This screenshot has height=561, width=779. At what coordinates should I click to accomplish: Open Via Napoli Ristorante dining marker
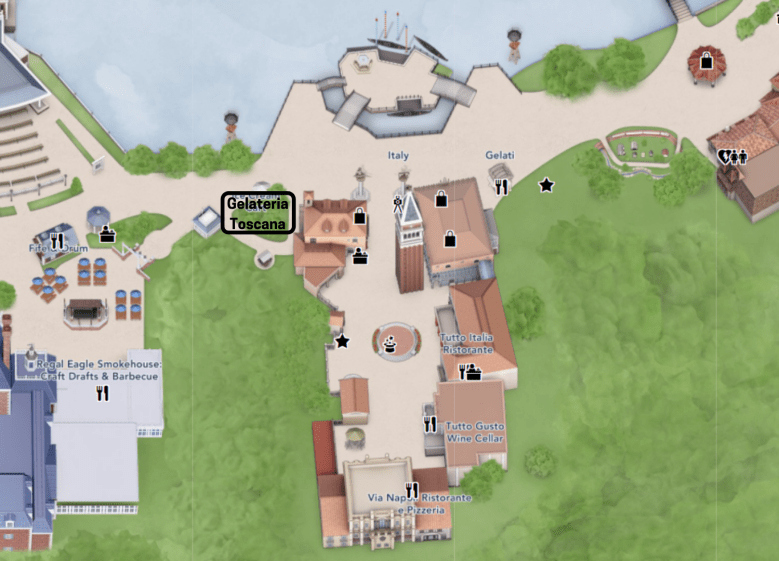point(411,490)
